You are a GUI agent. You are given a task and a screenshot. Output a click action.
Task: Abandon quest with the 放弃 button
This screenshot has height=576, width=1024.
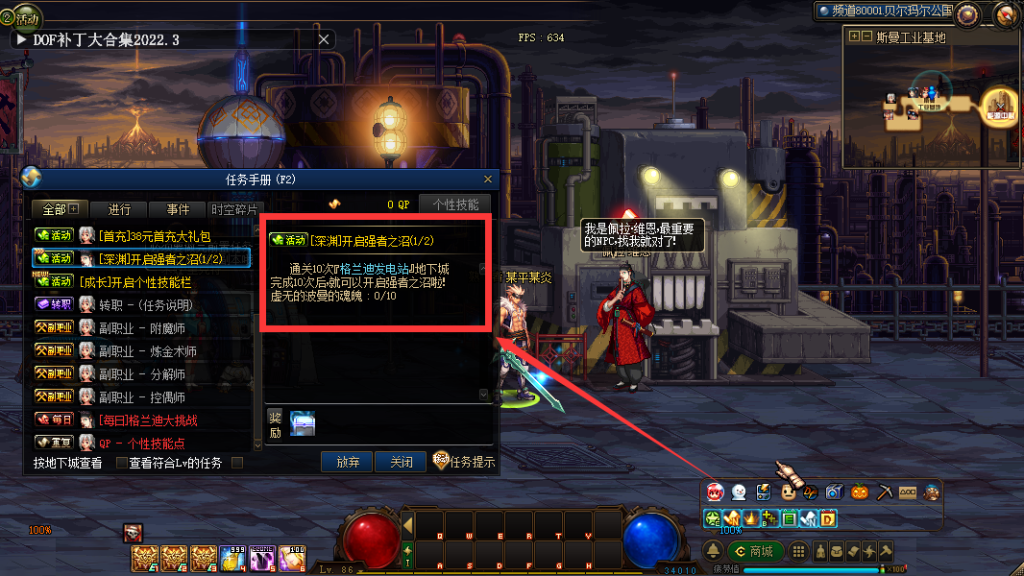[347, 463]
